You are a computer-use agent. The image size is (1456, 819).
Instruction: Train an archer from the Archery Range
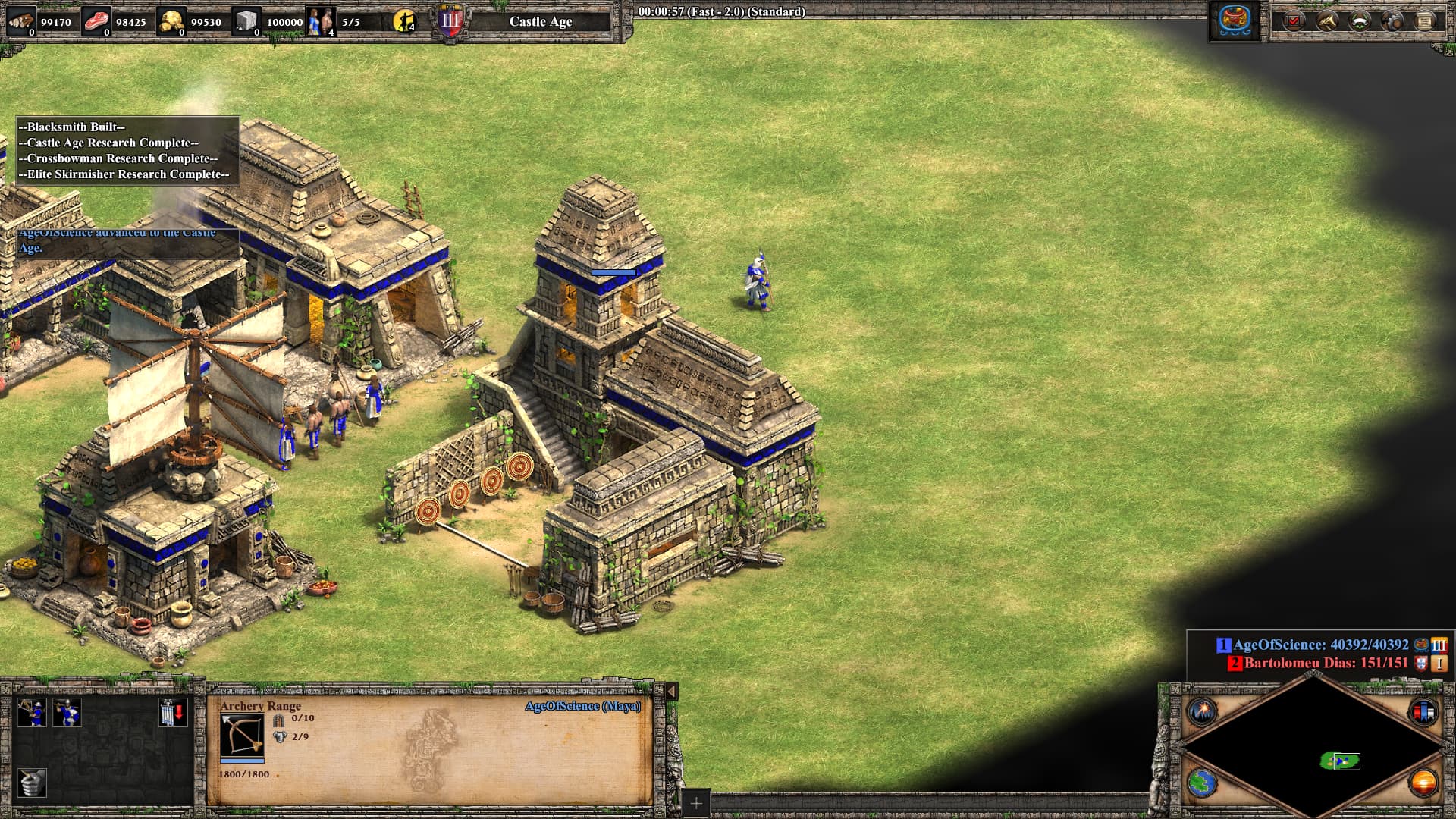32,713
